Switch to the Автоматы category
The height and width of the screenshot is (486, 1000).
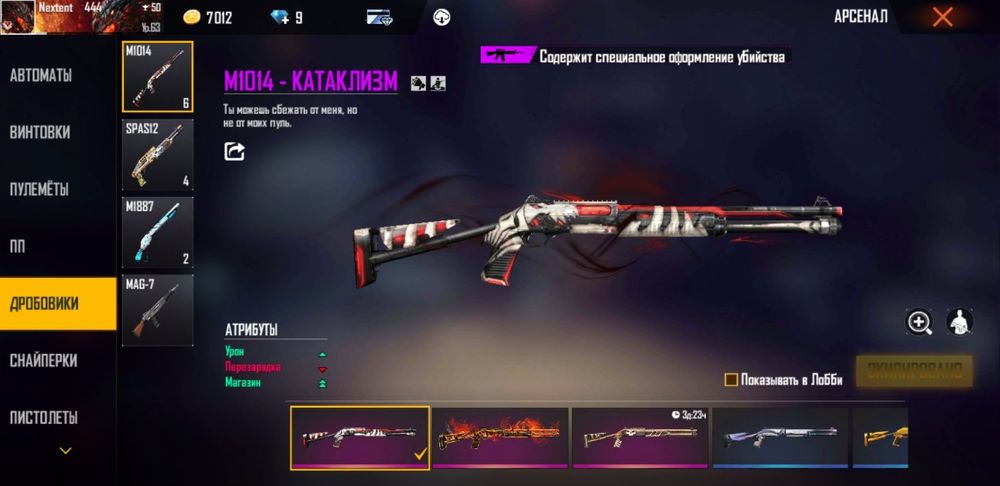tap(41, 75)
